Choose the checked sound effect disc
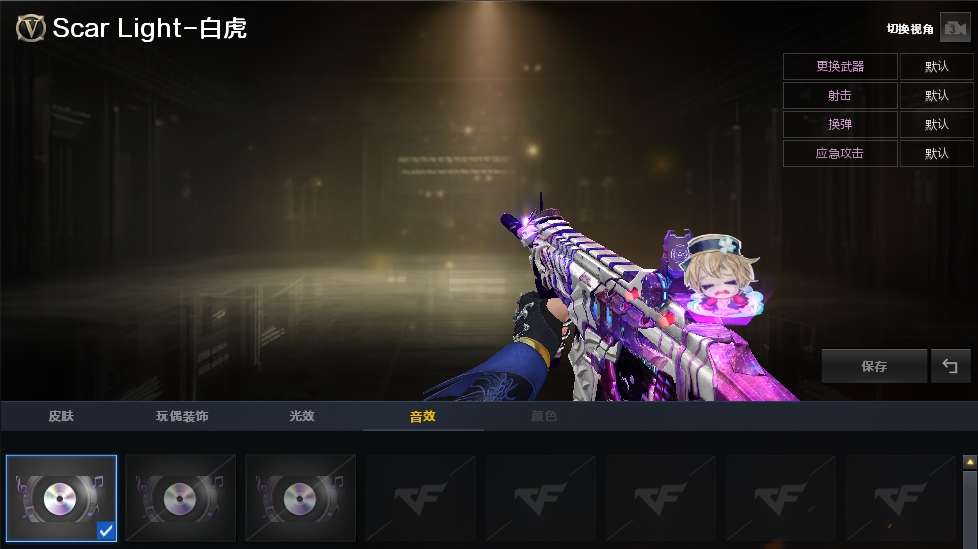 point(61,498)
